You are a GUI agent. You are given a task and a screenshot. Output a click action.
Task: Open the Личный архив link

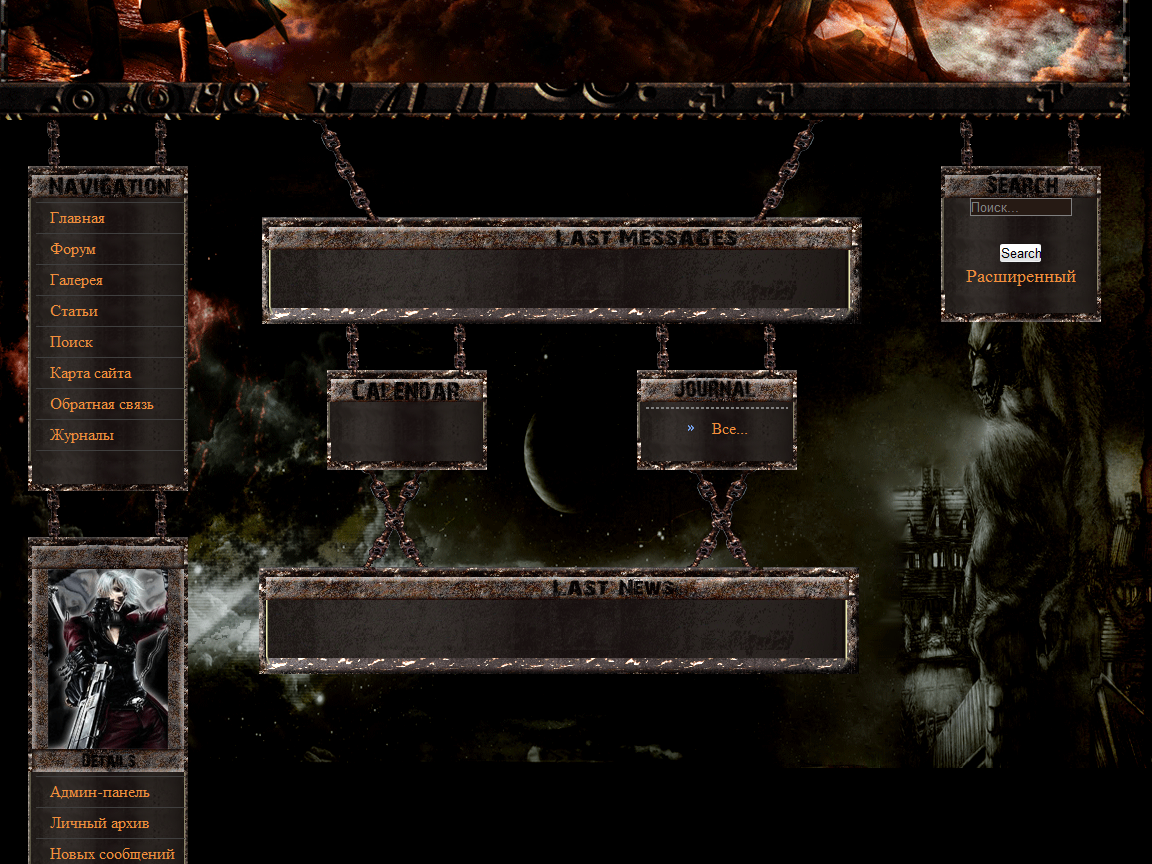[99, 823]
